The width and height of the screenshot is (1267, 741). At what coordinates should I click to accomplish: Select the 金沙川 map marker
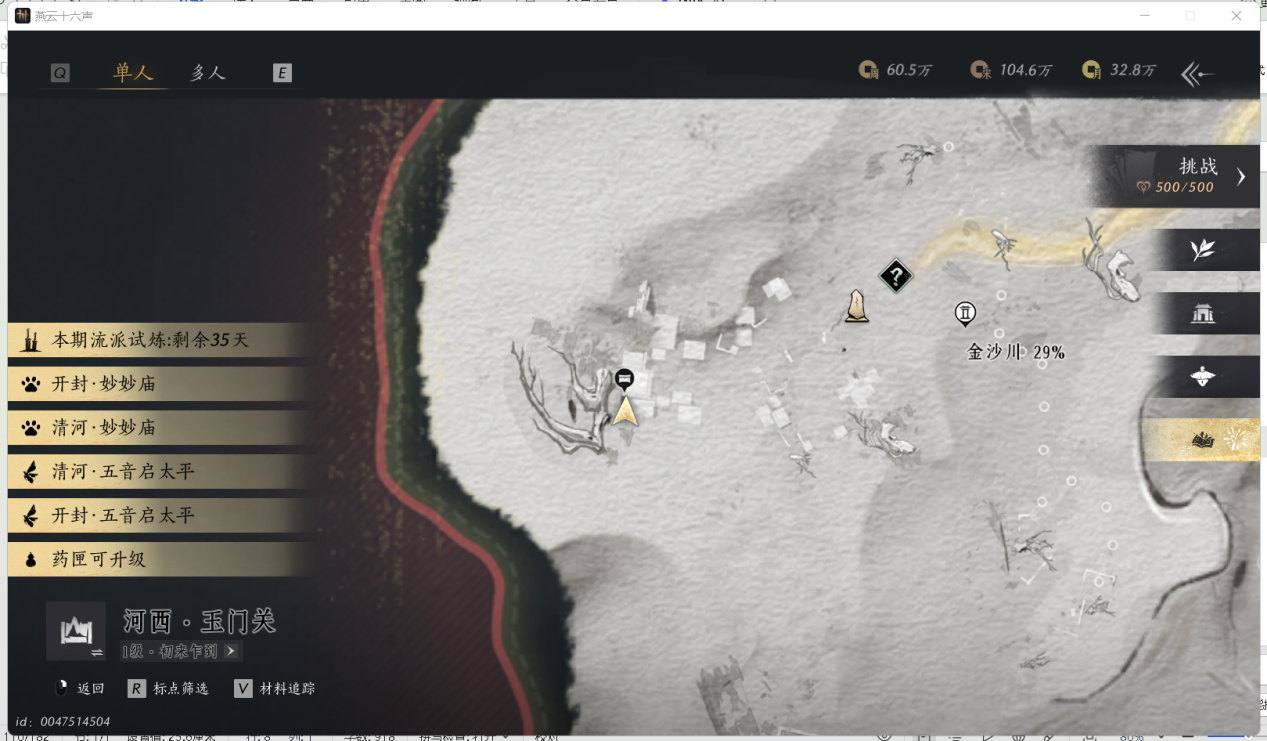coord(965,314)
